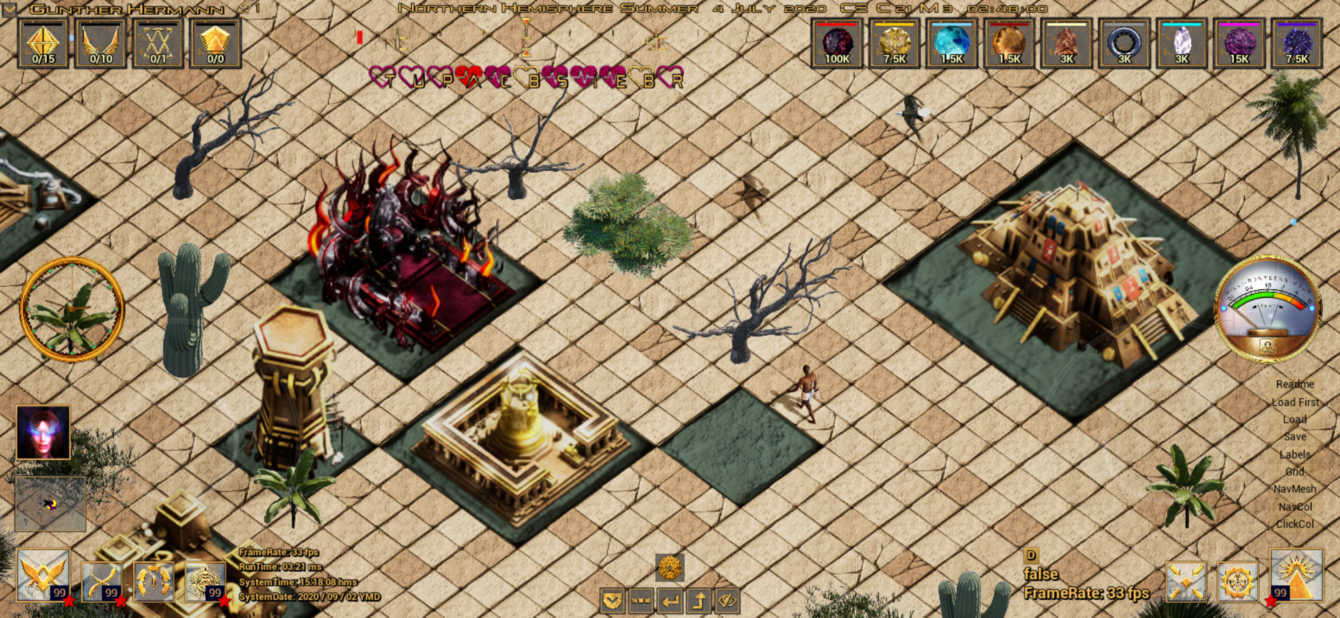Choose the Load First option
This screenshot has width=1340, height=618.
point(1295,402)
